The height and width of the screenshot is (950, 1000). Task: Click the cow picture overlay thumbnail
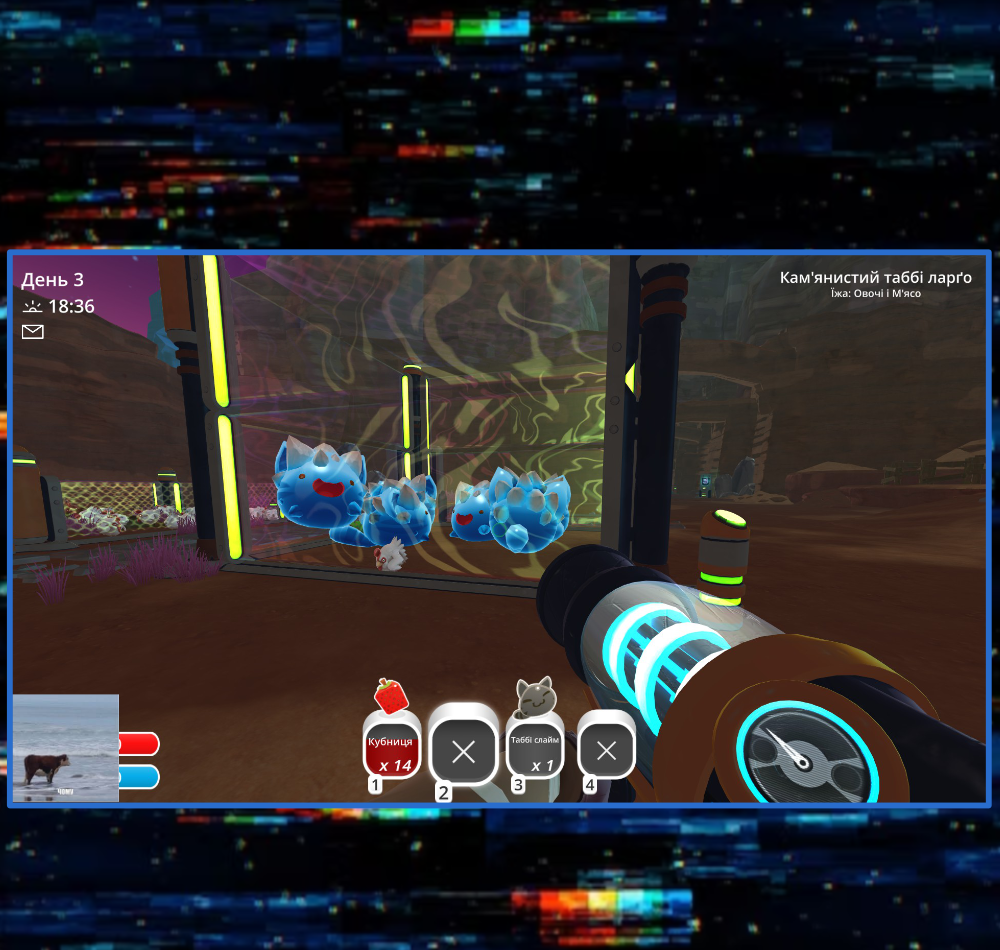[x=66, y=748]
